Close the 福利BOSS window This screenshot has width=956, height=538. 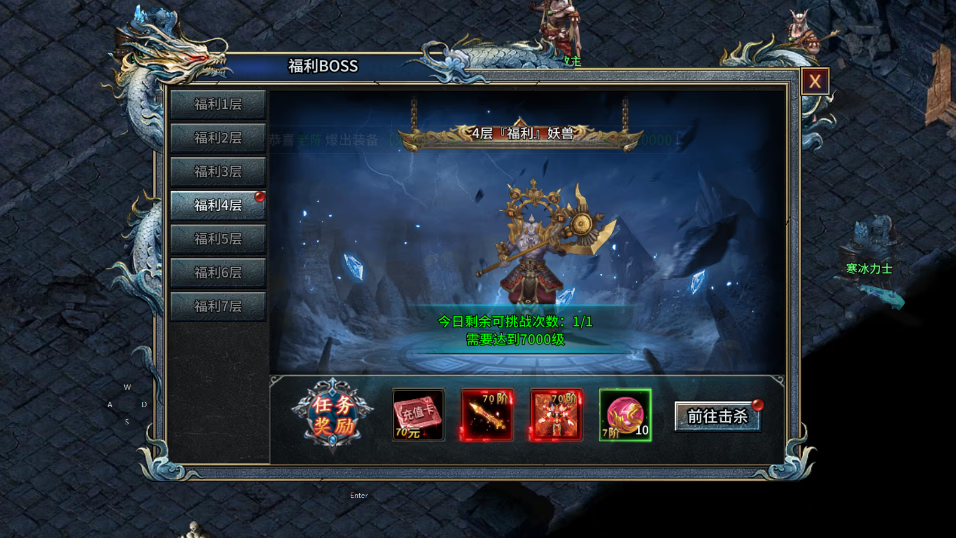coord(815,81)
